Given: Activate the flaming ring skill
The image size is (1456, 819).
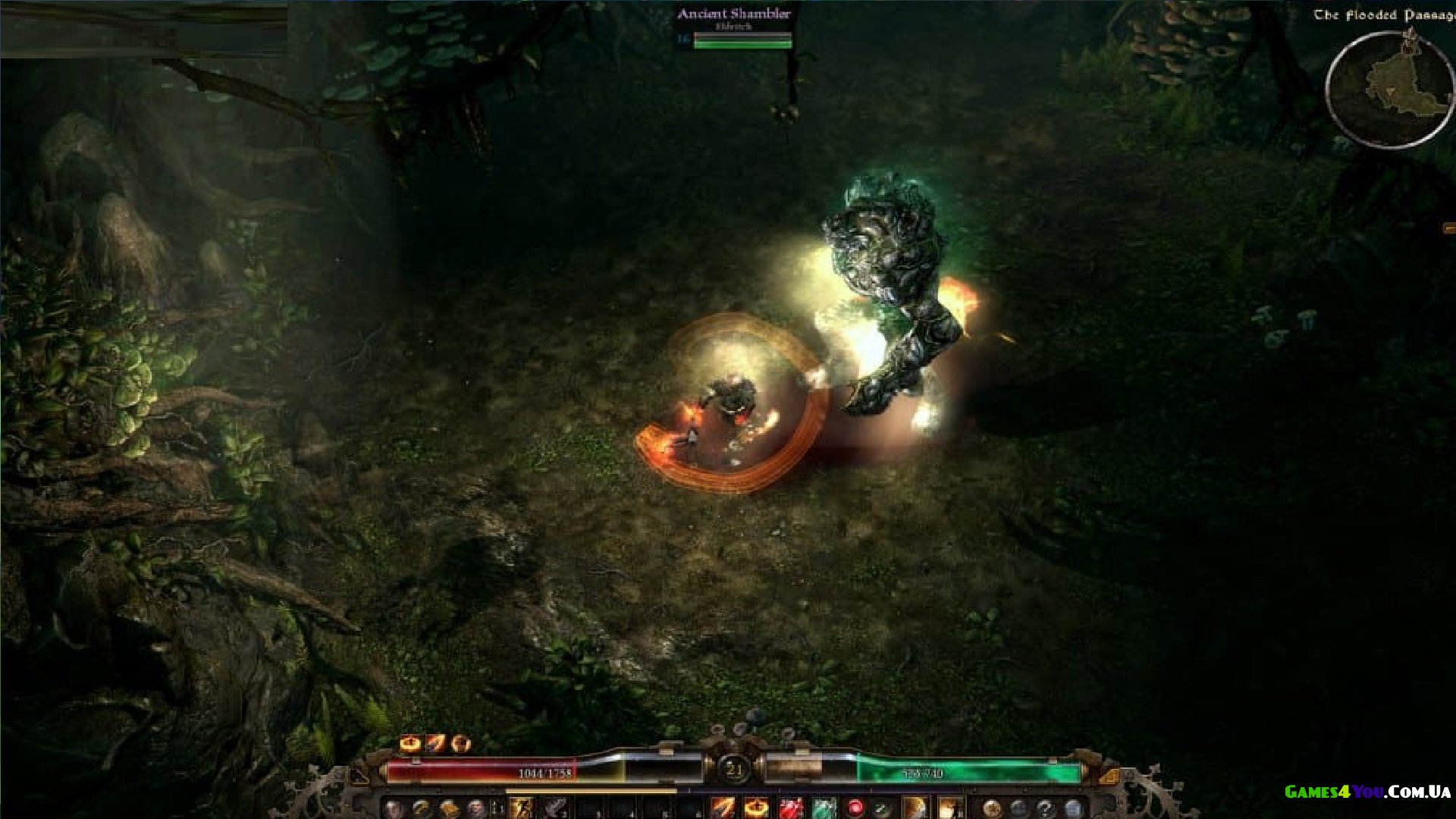Looking at the screenshot, I should pos(756,808).
